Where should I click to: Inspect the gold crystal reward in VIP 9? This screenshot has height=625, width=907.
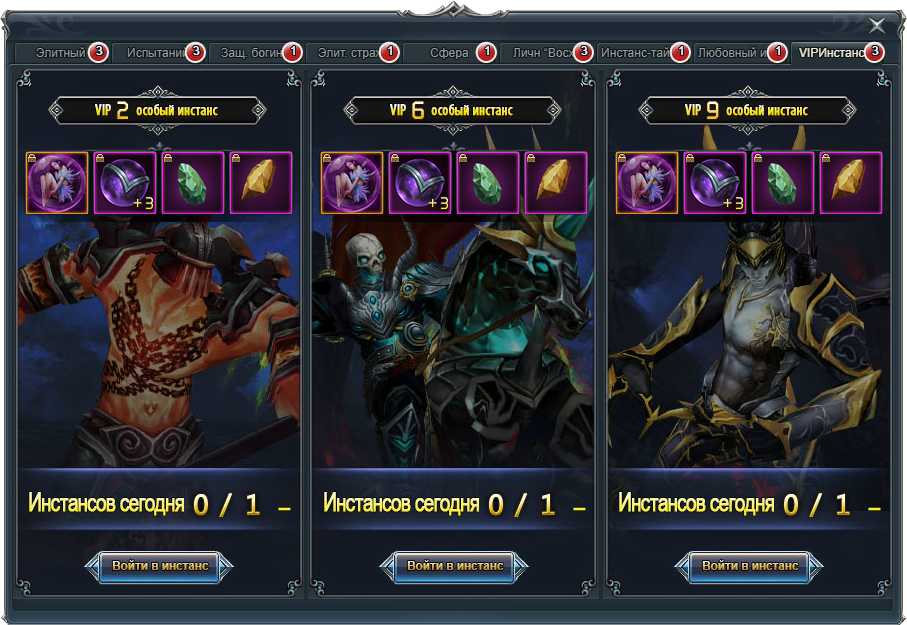point(851,183)
